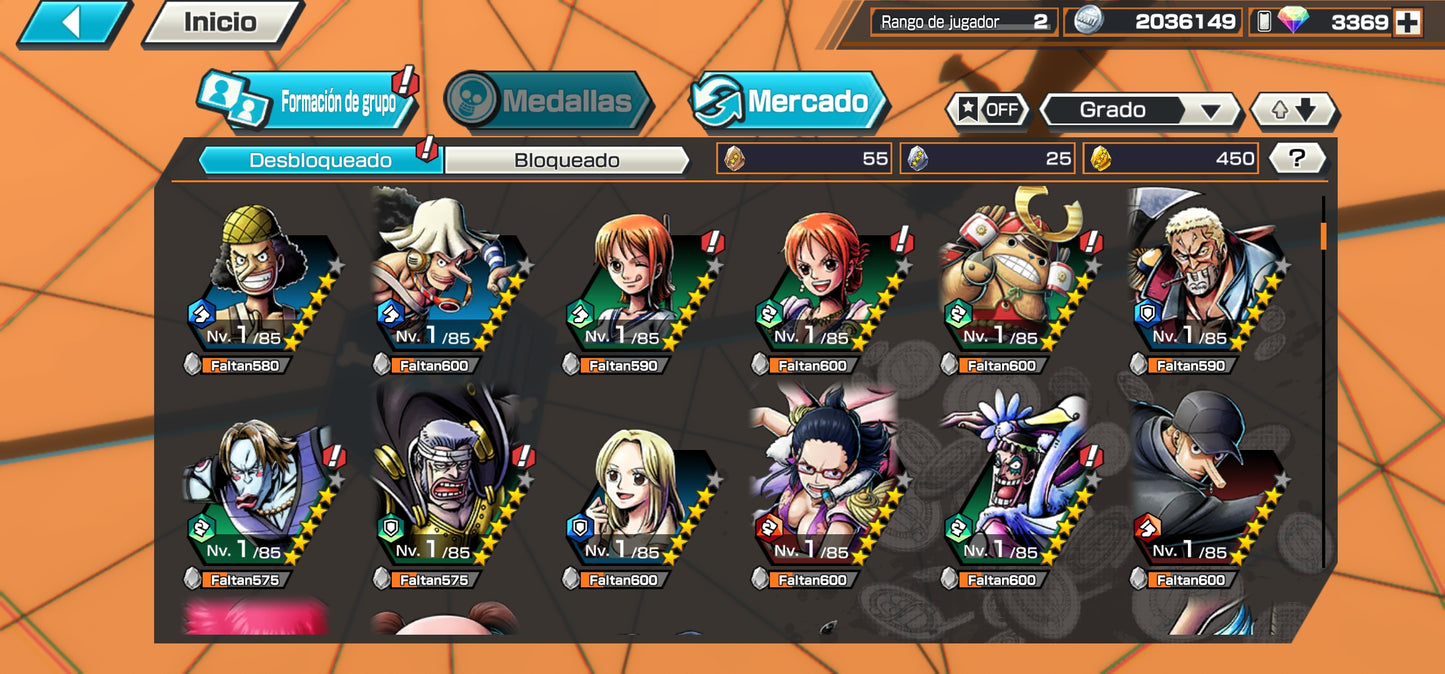The height and width of the screenshot is (674, 1445).
Task: Return to Inicio home screen
Action: (221, 22)
